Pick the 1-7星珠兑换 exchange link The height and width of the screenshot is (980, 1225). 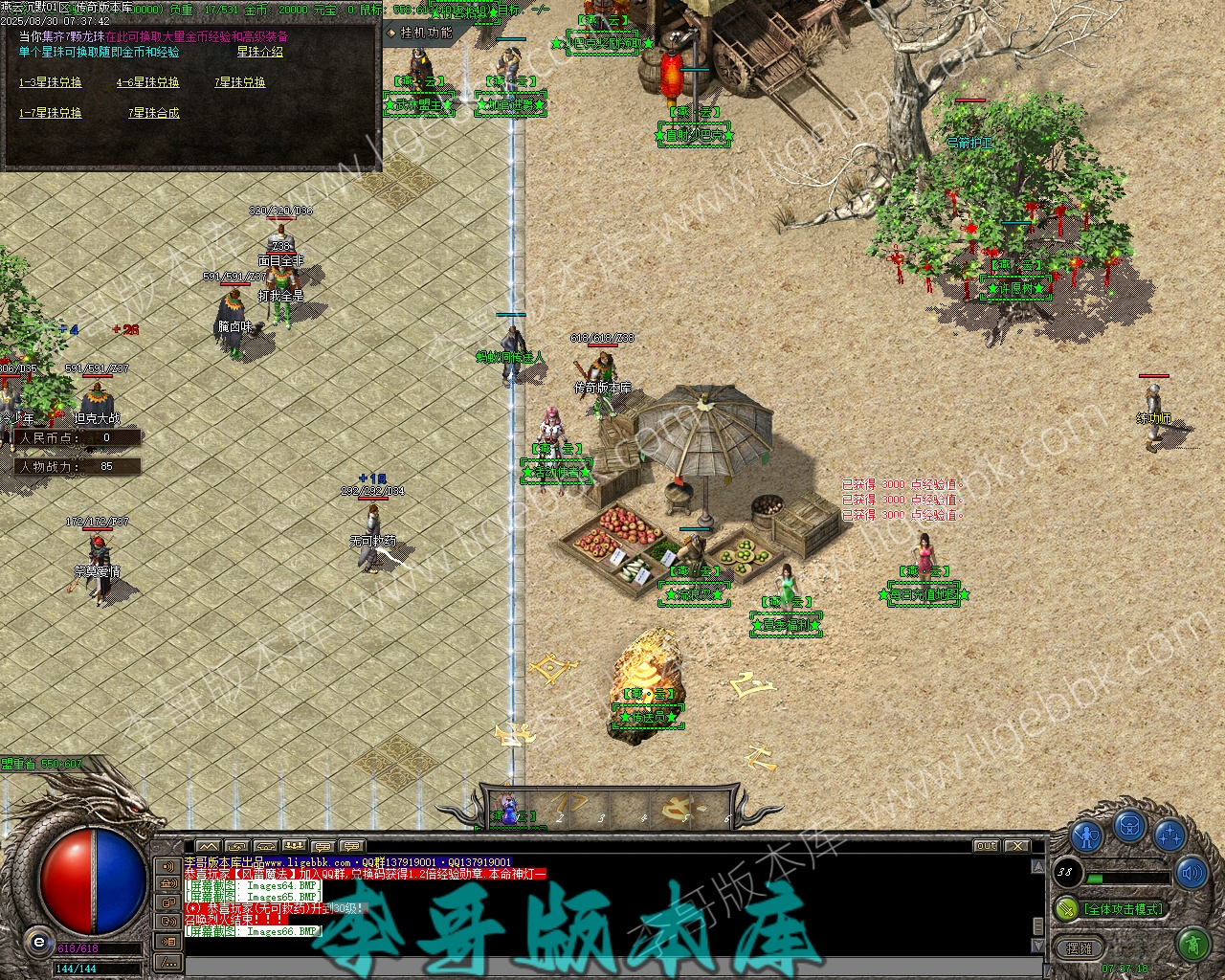[51, 113]
